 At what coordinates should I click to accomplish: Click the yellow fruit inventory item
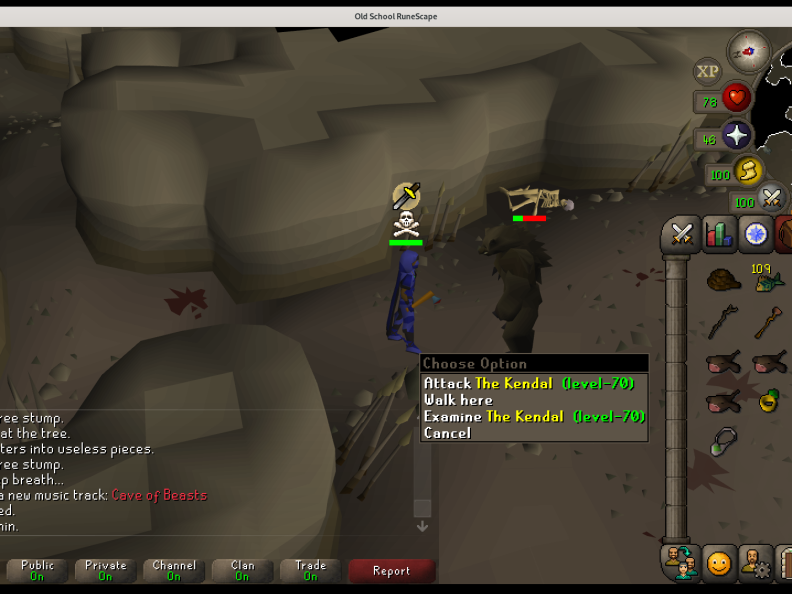(768, 400)
